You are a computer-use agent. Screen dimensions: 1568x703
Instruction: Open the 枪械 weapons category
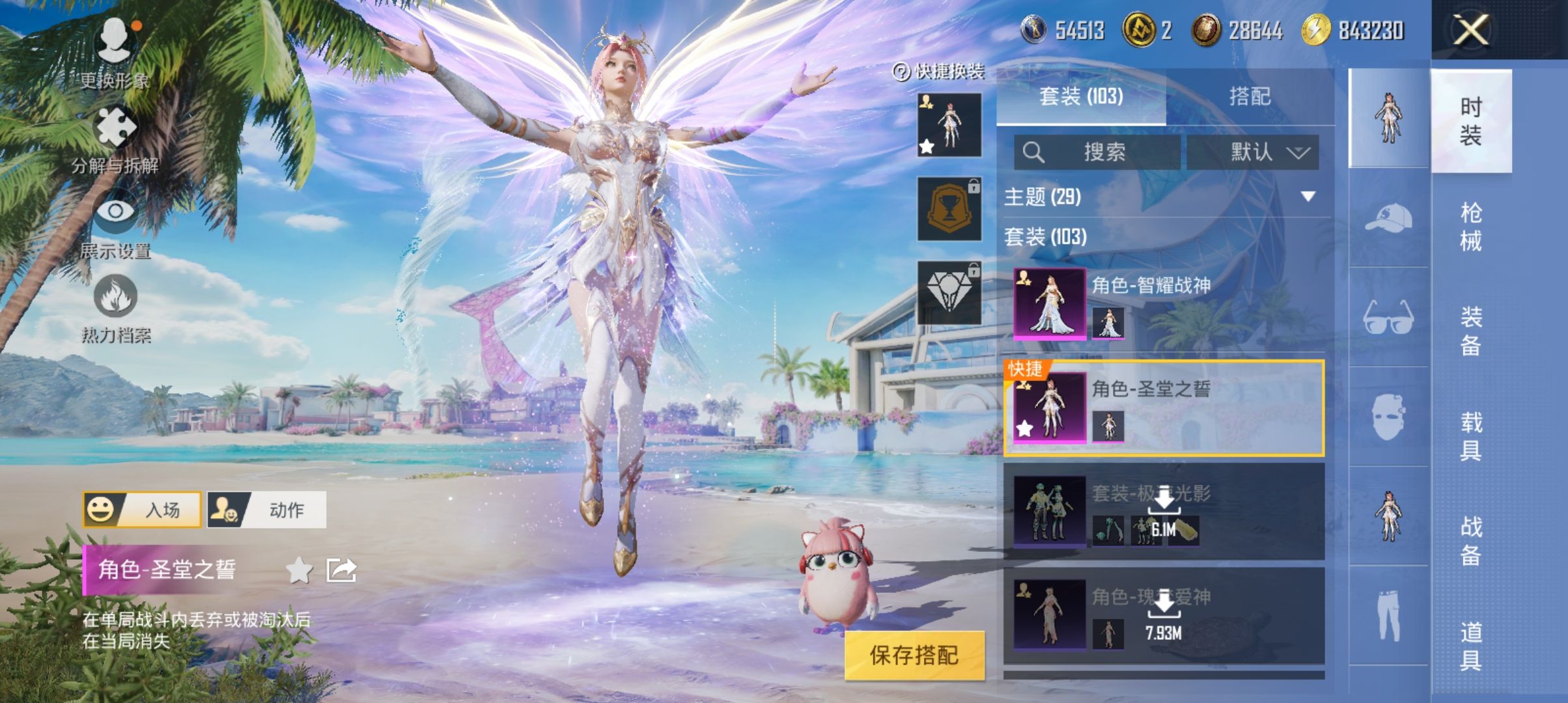[x=1471, y=227]
